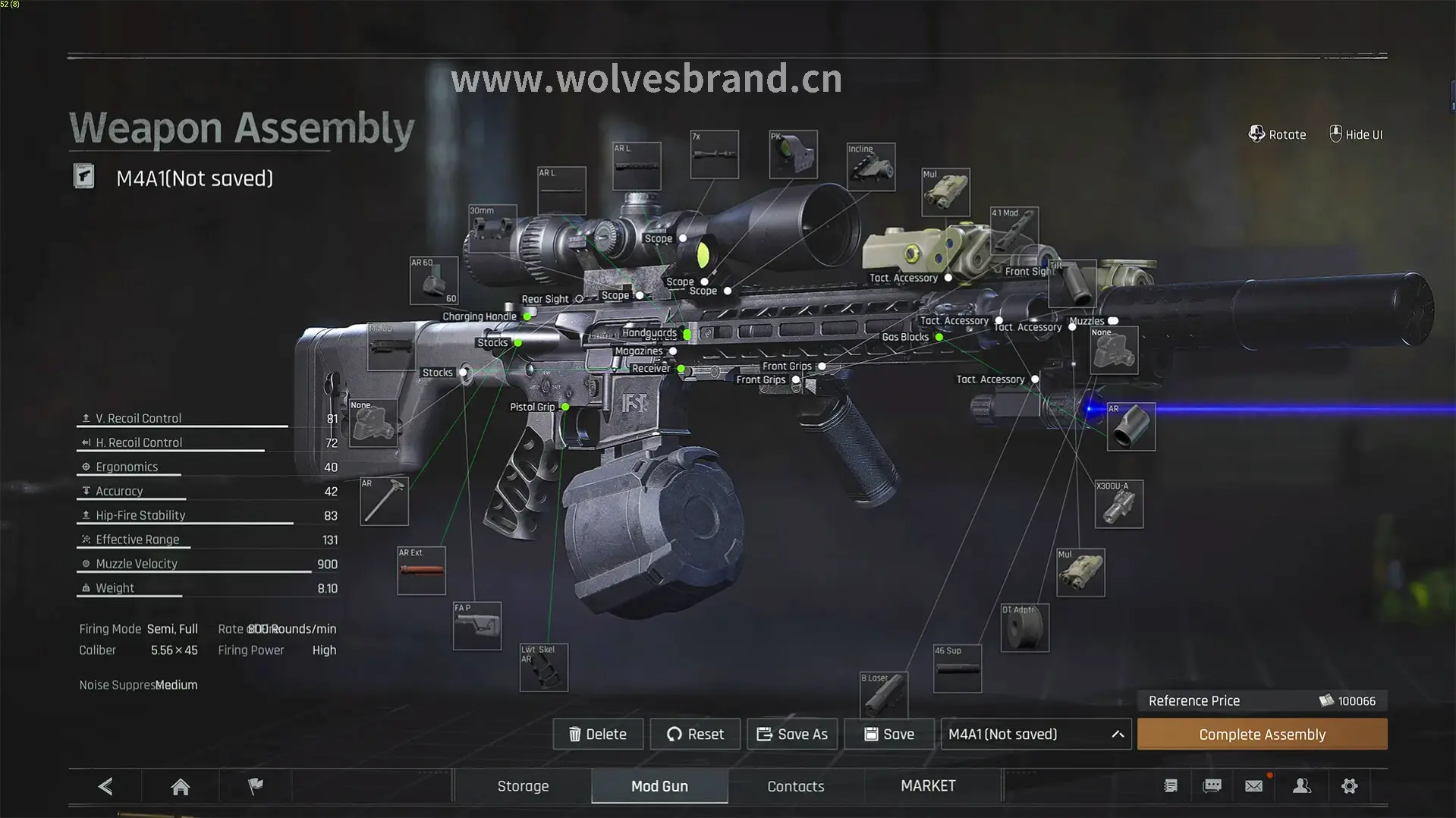Open the M4A1 (Not saved) preset dropdown
Image resolution: width=1456 pixels, height=818 pixels.
click(x=1036, y=735)
